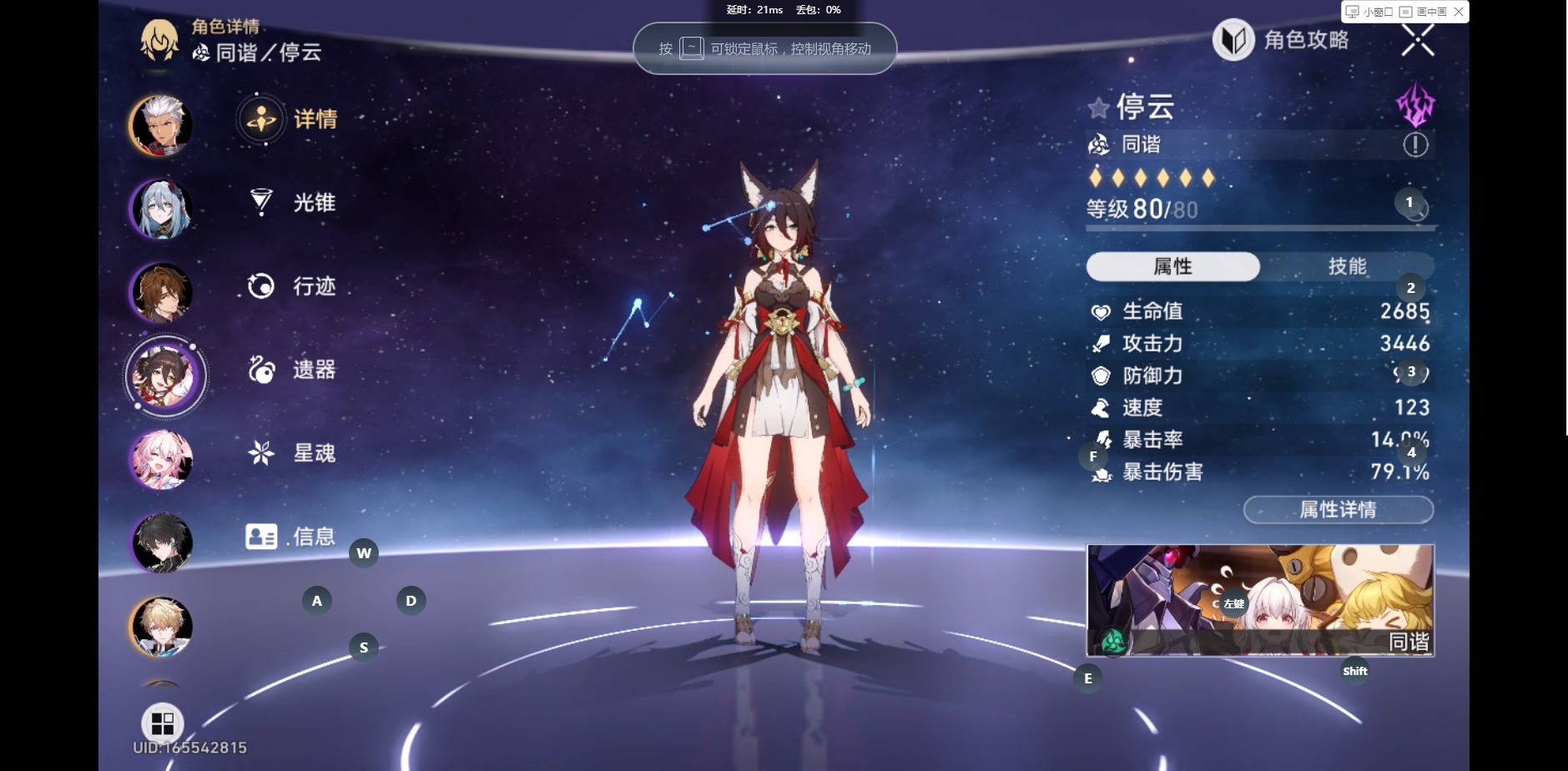
Task: Close the character details screen
Action: click(x=1417, y=40)
